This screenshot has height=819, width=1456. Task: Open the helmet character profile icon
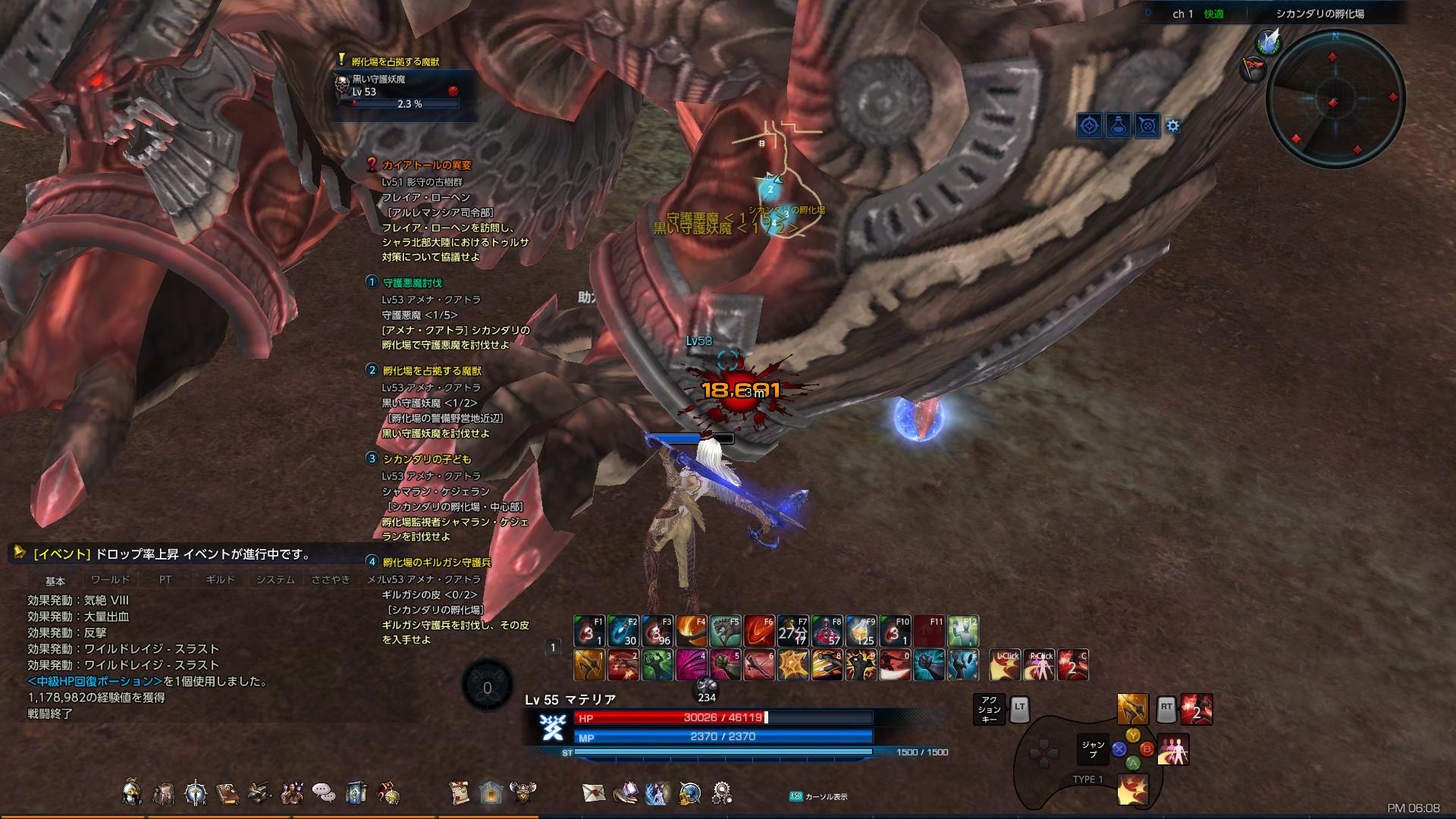coord(132,793)
